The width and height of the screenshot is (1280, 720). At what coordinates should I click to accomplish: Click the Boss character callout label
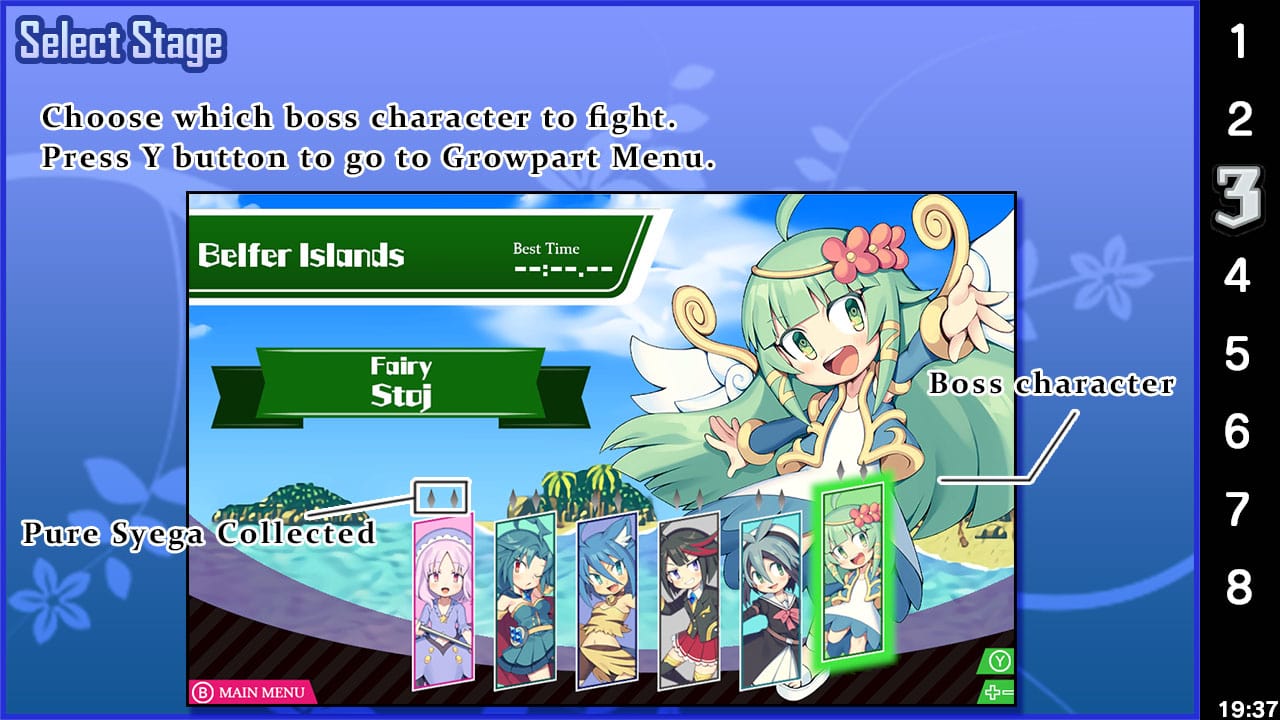(x=1053, y=384)
